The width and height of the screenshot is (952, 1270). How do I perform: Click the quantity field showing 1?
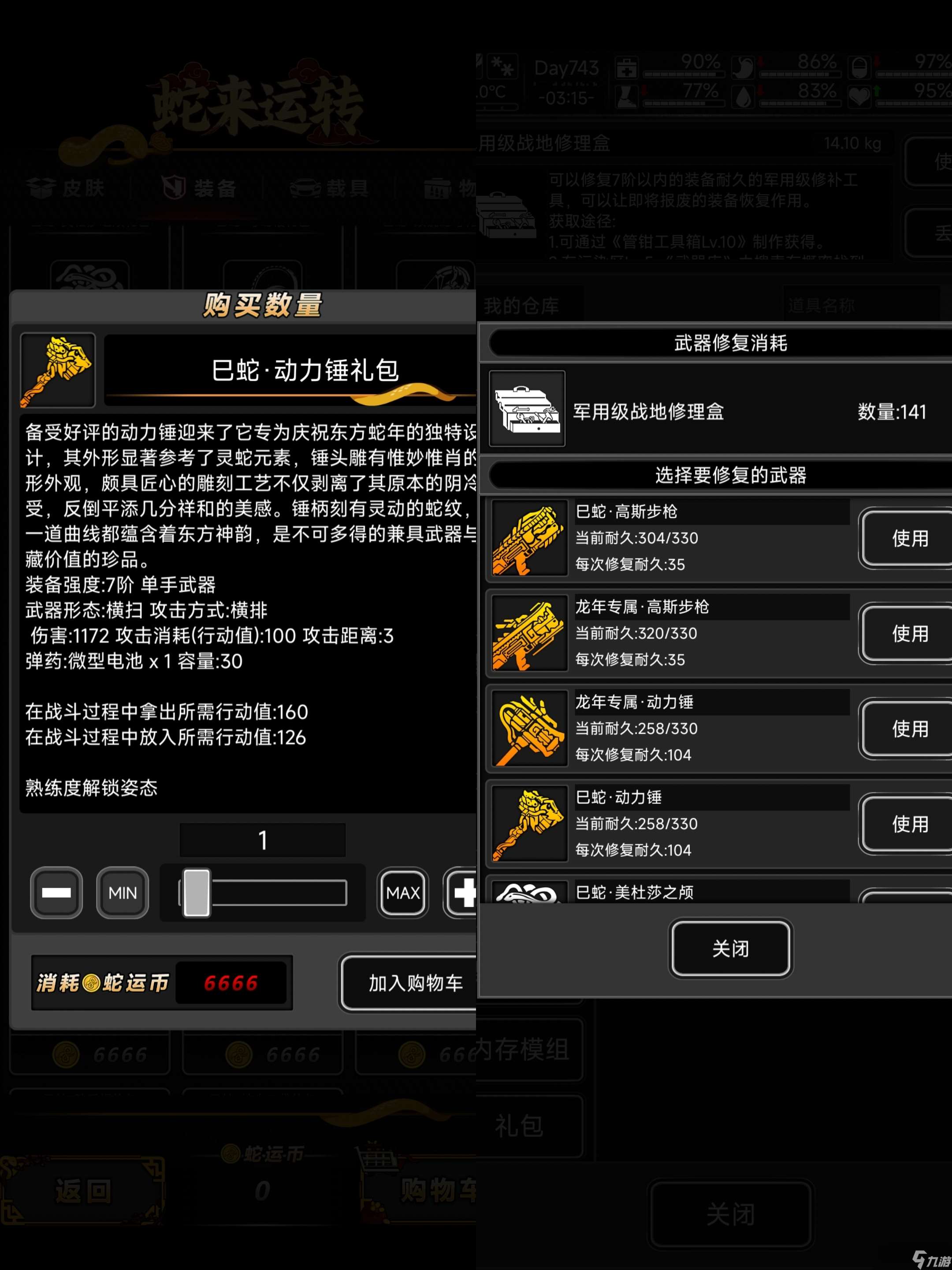tap(263, 840)
